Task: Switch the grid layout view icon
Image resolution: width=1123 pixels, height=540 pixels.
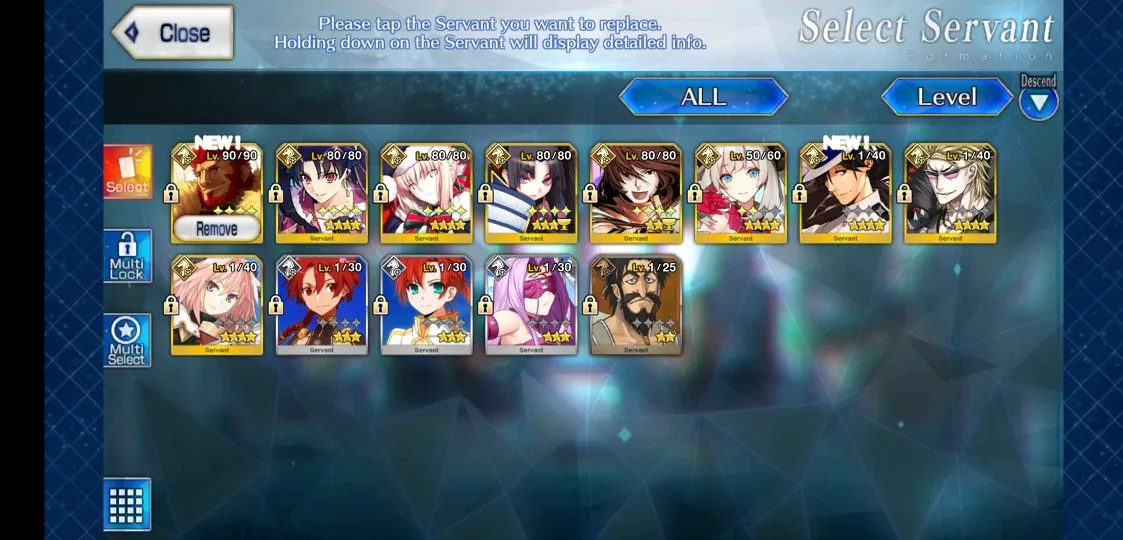Action: (127, 504)
